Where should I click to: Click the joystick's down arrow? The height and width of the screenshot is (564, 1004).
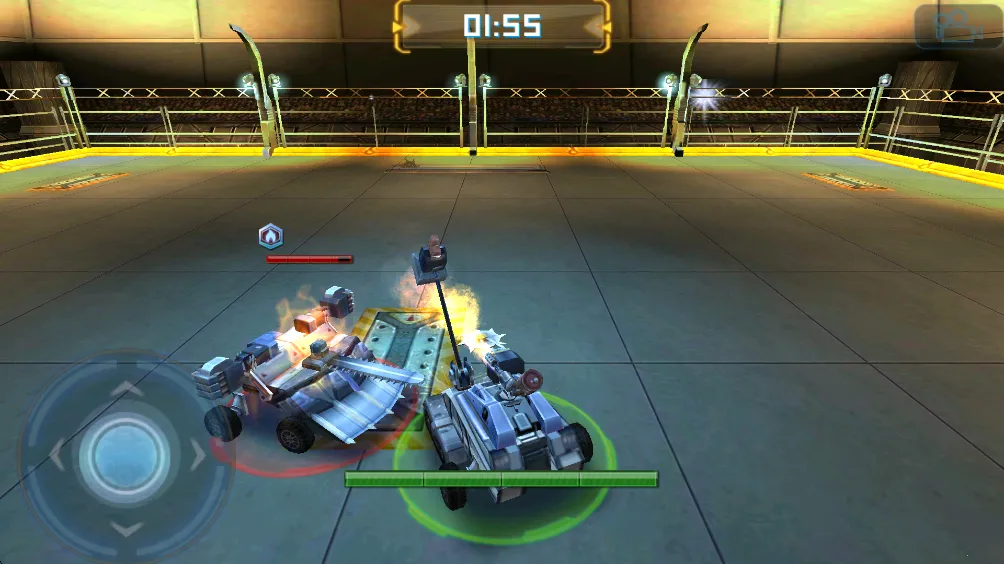(125, 528)
